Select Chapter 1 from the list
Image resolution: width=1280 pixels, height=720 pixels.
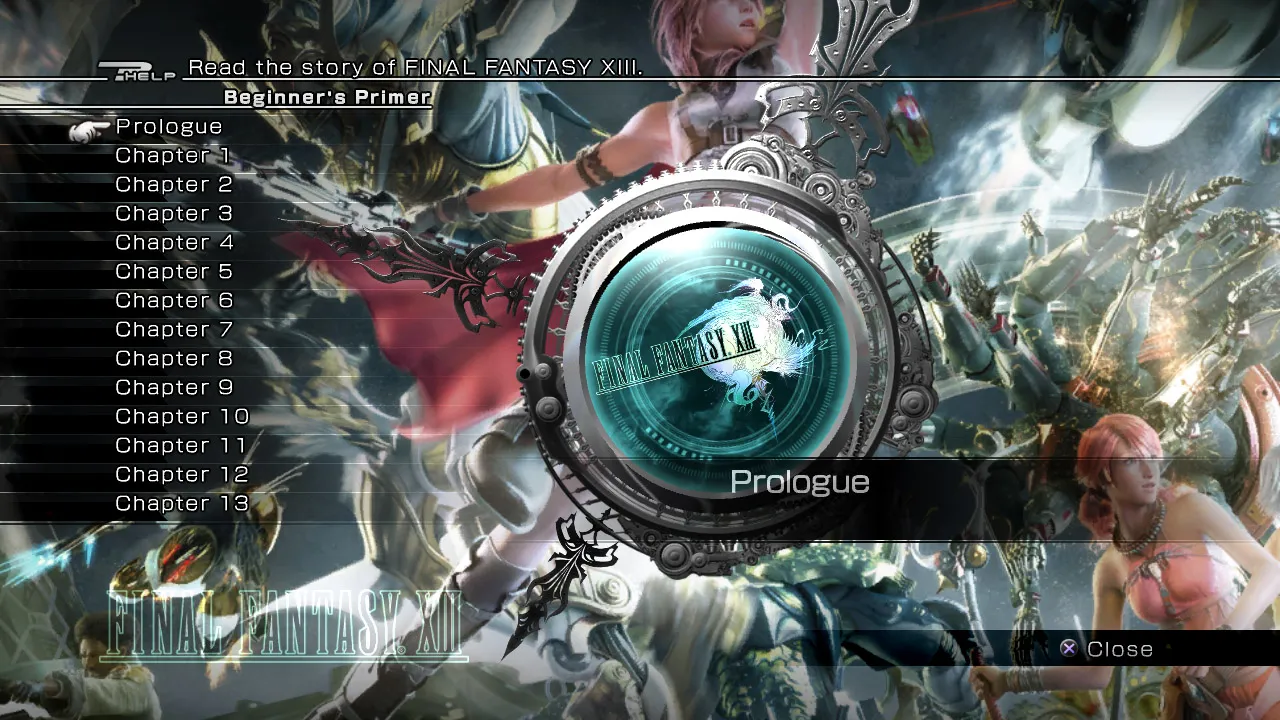tap(173, 156)
